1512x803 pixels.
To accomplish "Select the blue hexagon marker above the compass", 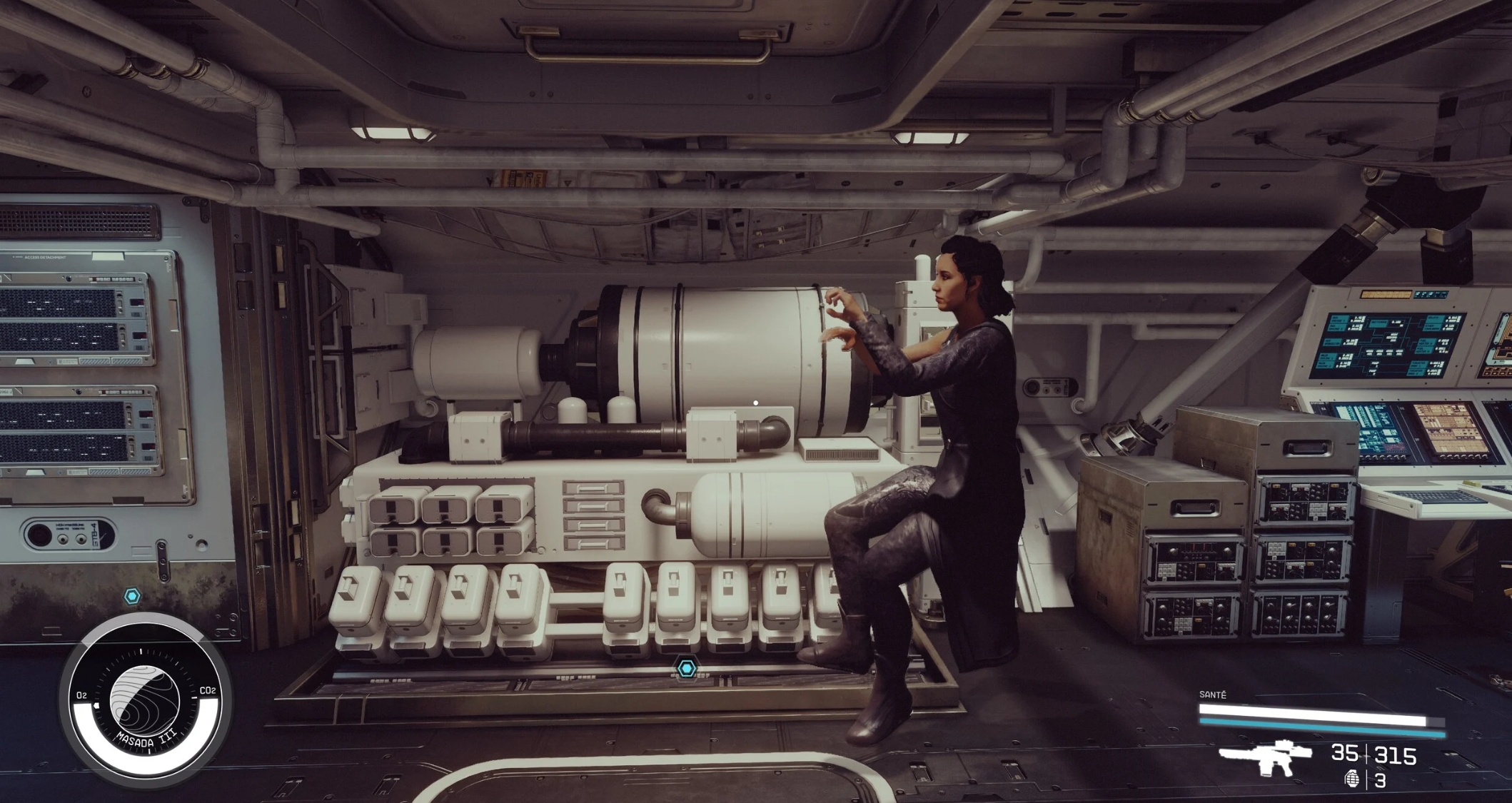I will coord(132,596).
